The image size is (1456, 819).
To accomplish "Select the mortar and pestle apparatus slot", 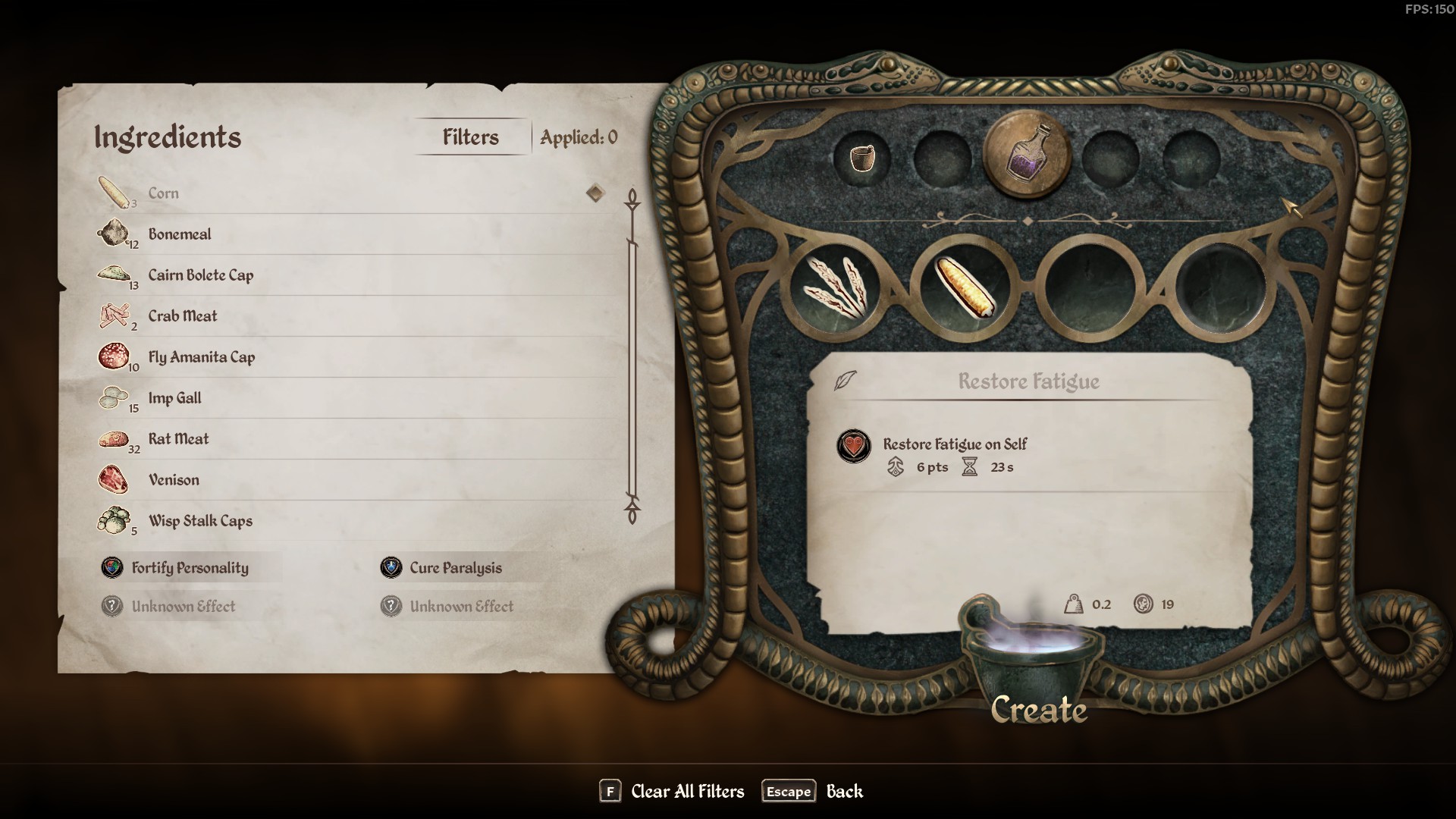I will 861,158.
